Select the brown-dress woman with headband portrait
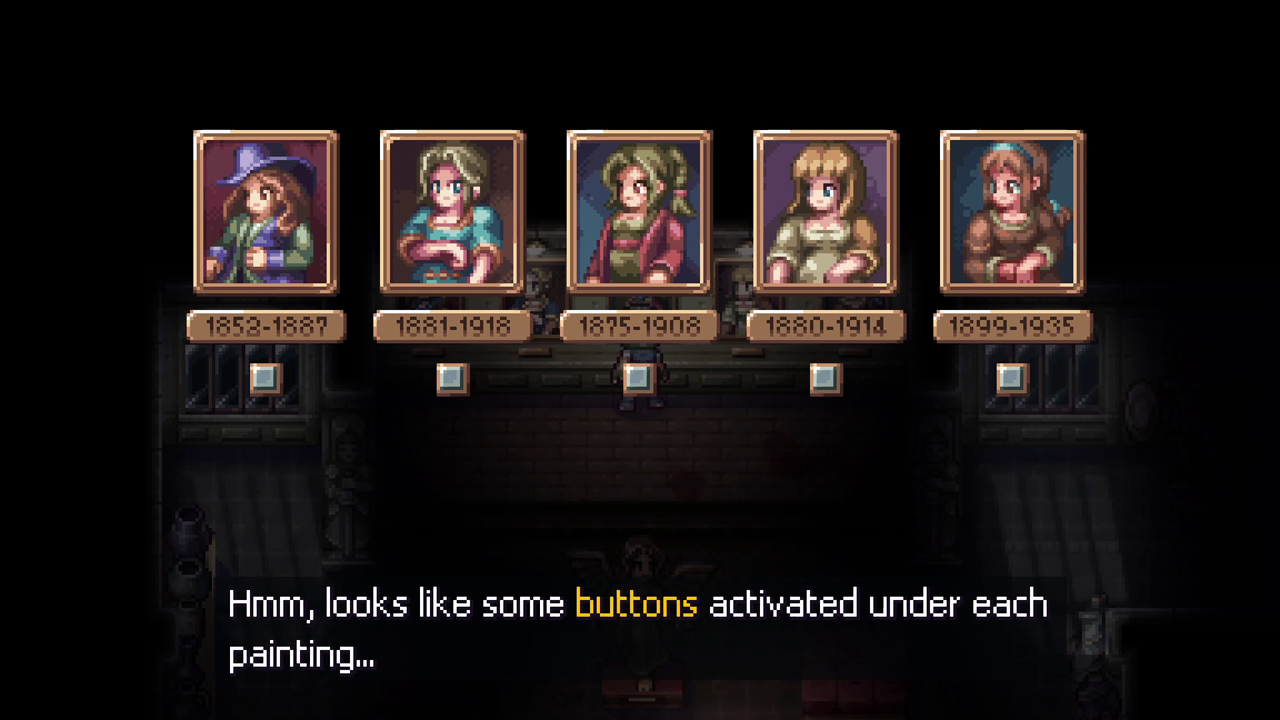 coord(1011,213)
